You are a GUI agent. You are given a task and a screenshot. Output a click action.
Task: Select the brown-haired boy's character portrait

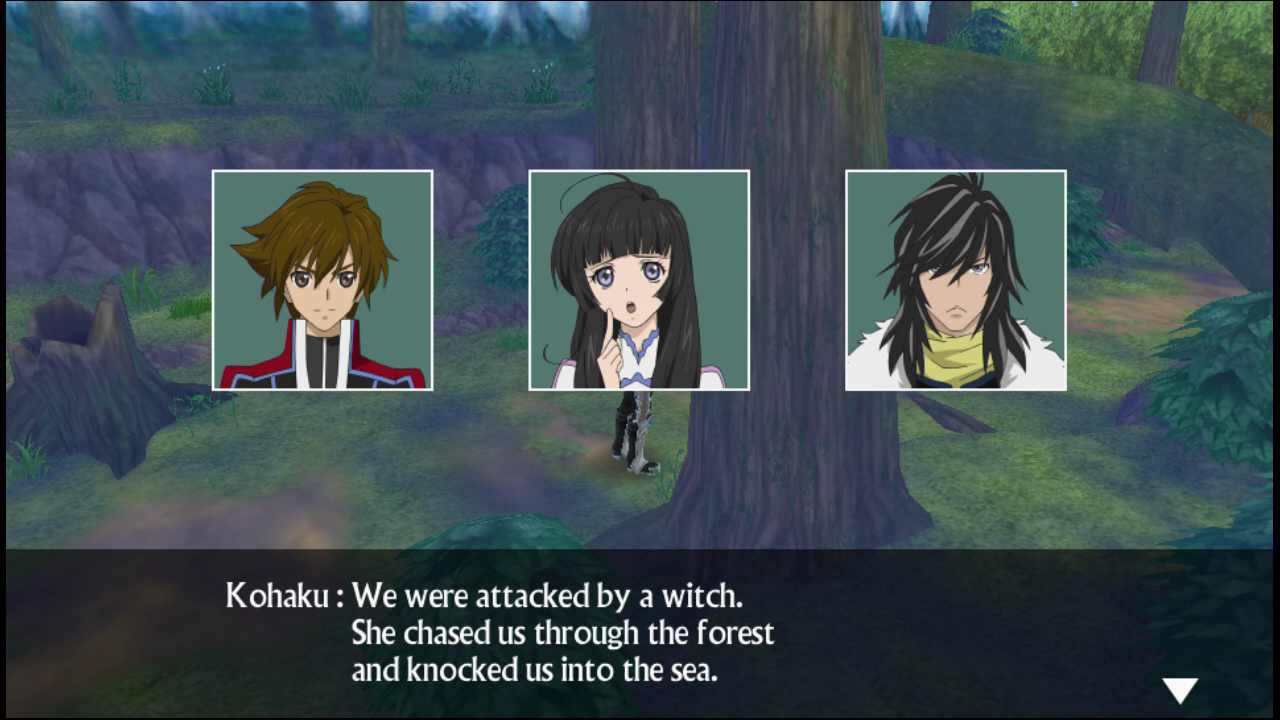(322, 280)
